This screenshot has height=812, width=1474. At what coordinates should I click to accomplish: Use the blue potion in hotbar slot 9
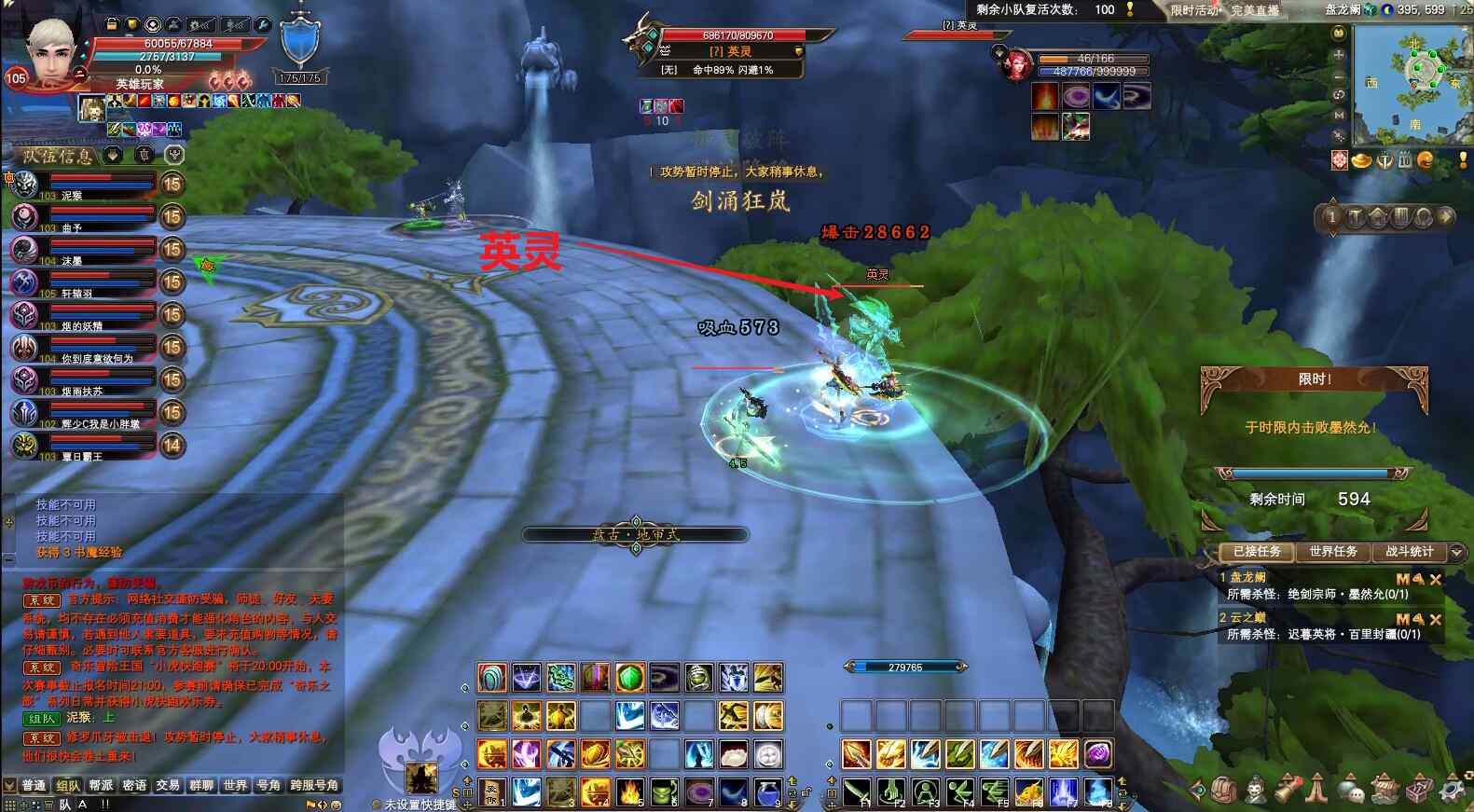(766, 791)
